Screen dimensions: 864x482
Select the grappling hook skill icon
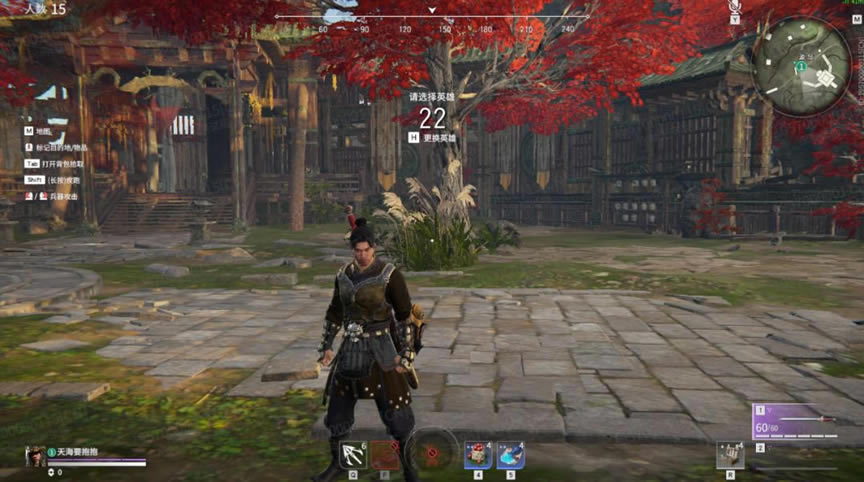353,454
